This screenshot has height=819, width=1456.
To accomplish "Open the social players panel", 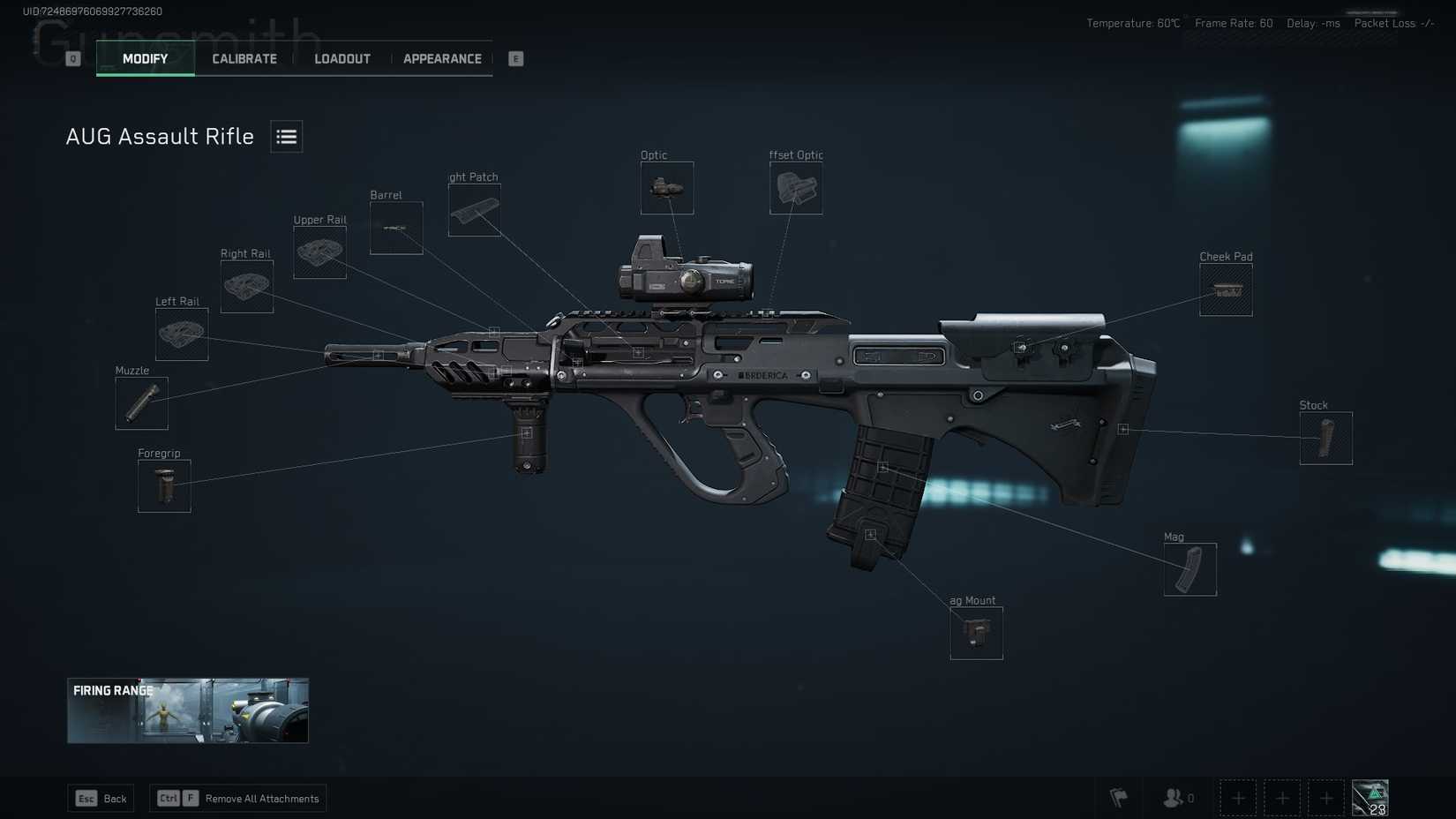I will tap(1174, 798).
